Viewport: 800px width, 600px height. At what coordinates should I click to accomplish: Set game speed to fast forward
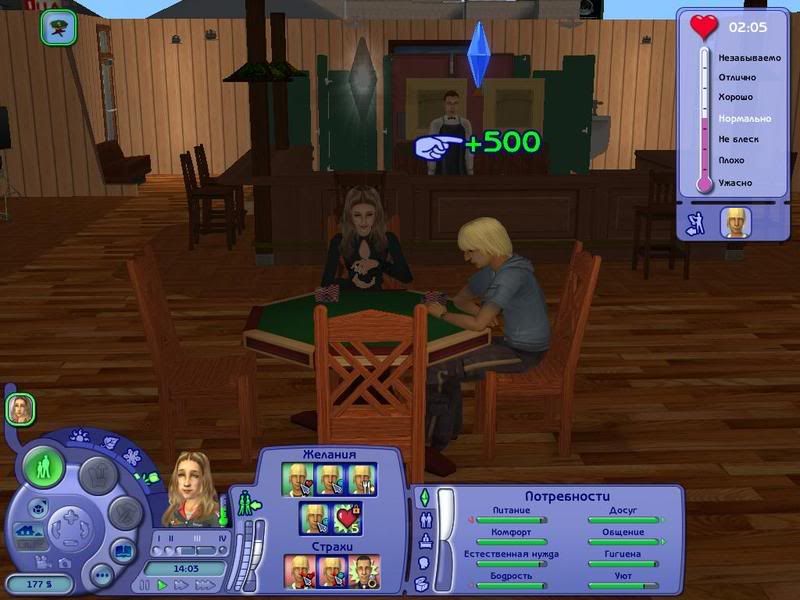(181, 584)
